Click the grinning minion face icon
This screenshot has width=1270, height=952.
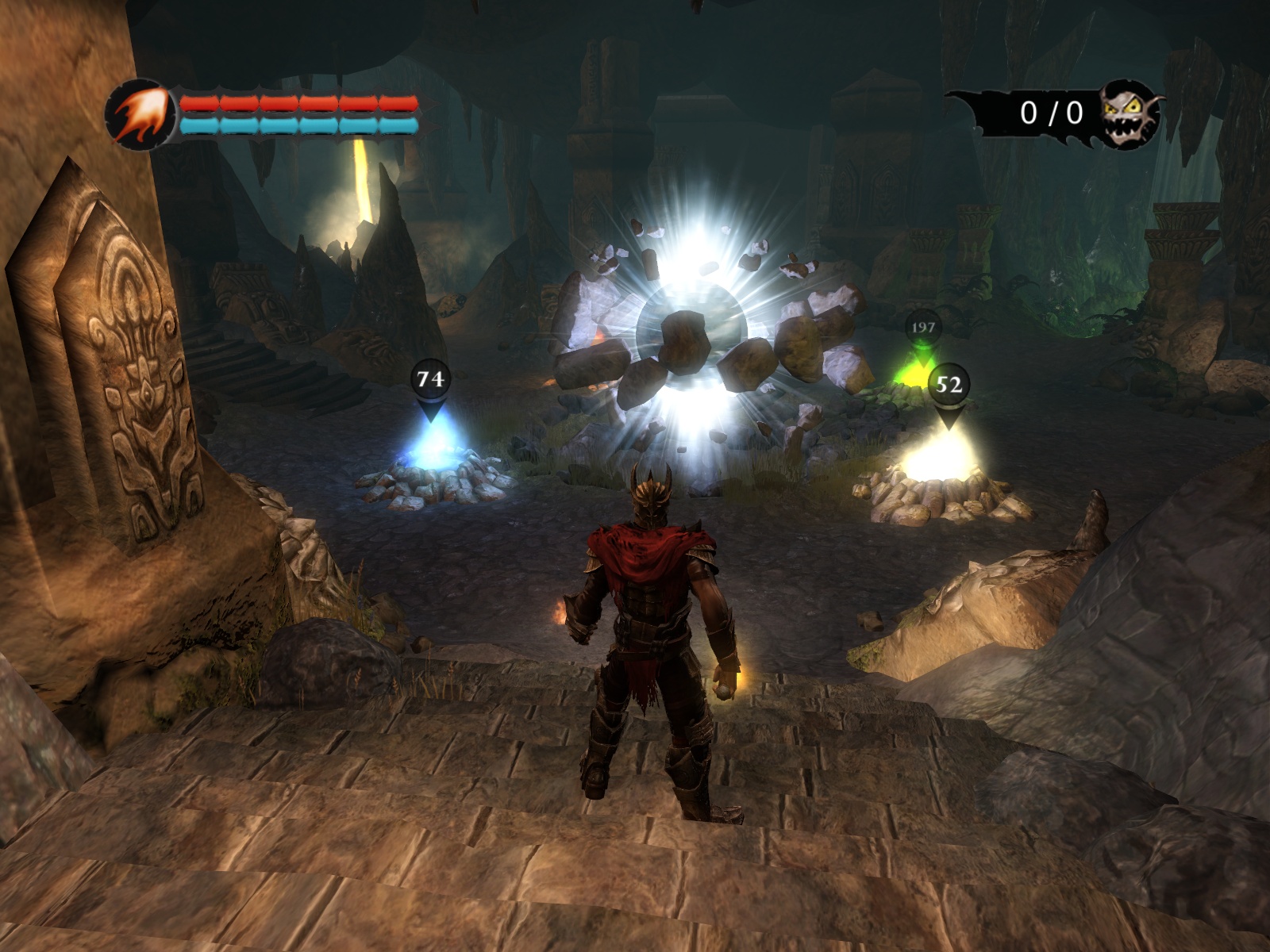1130,114
